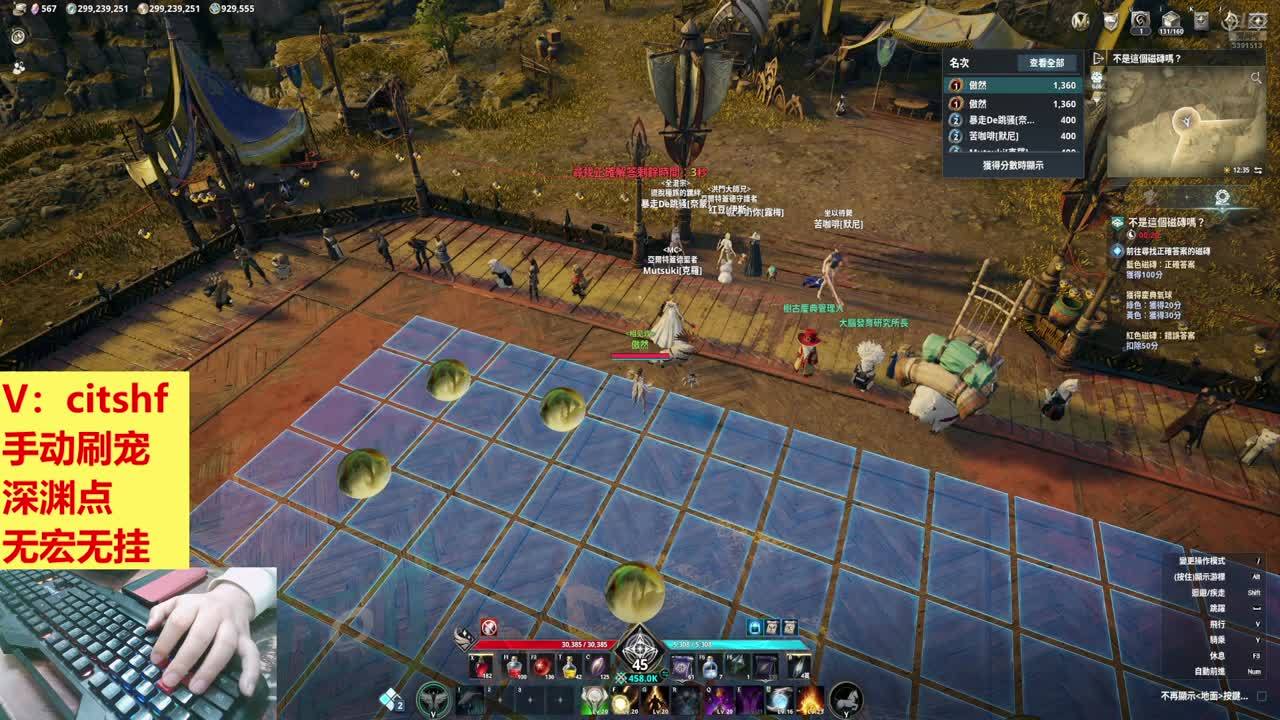The height and width of the screenshot is (720, 1280).
Task: Click the exit arrow icon beside the minimap title
Action: click(1098, 59)
